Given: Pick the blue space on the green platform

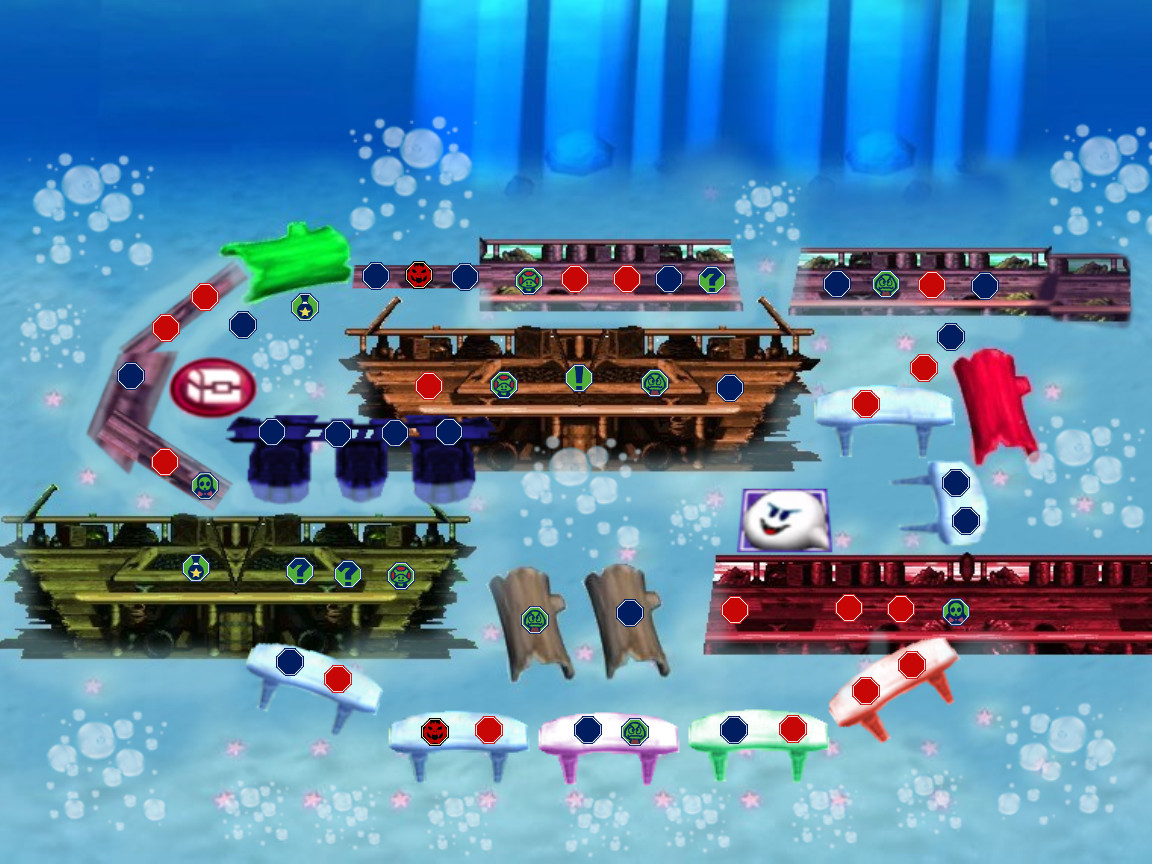Looking at the screenshot, I should [x=734, y=729].
